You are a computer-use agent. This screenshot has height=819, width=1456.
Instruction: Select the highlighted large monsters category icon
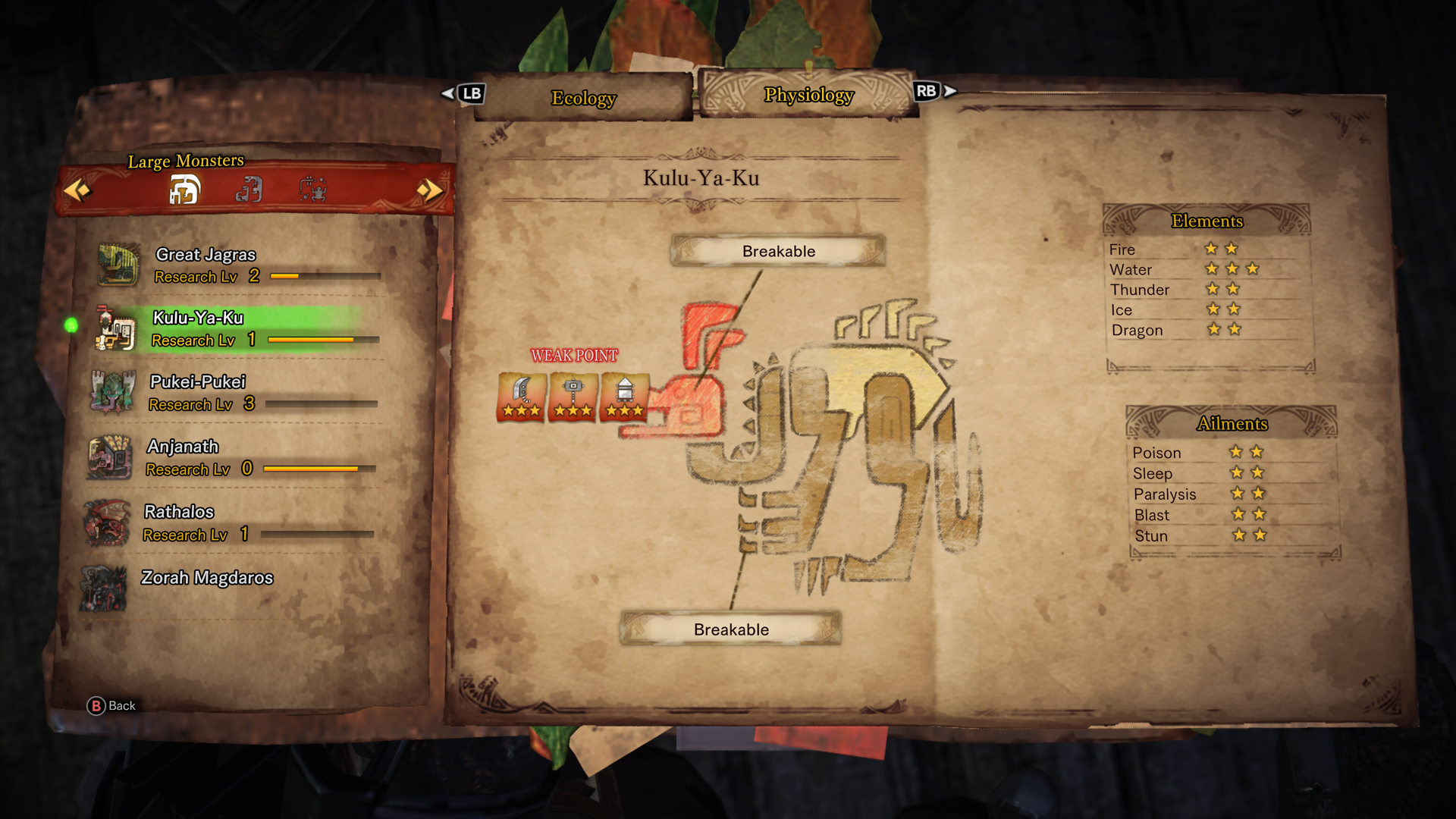coord(184,190)
